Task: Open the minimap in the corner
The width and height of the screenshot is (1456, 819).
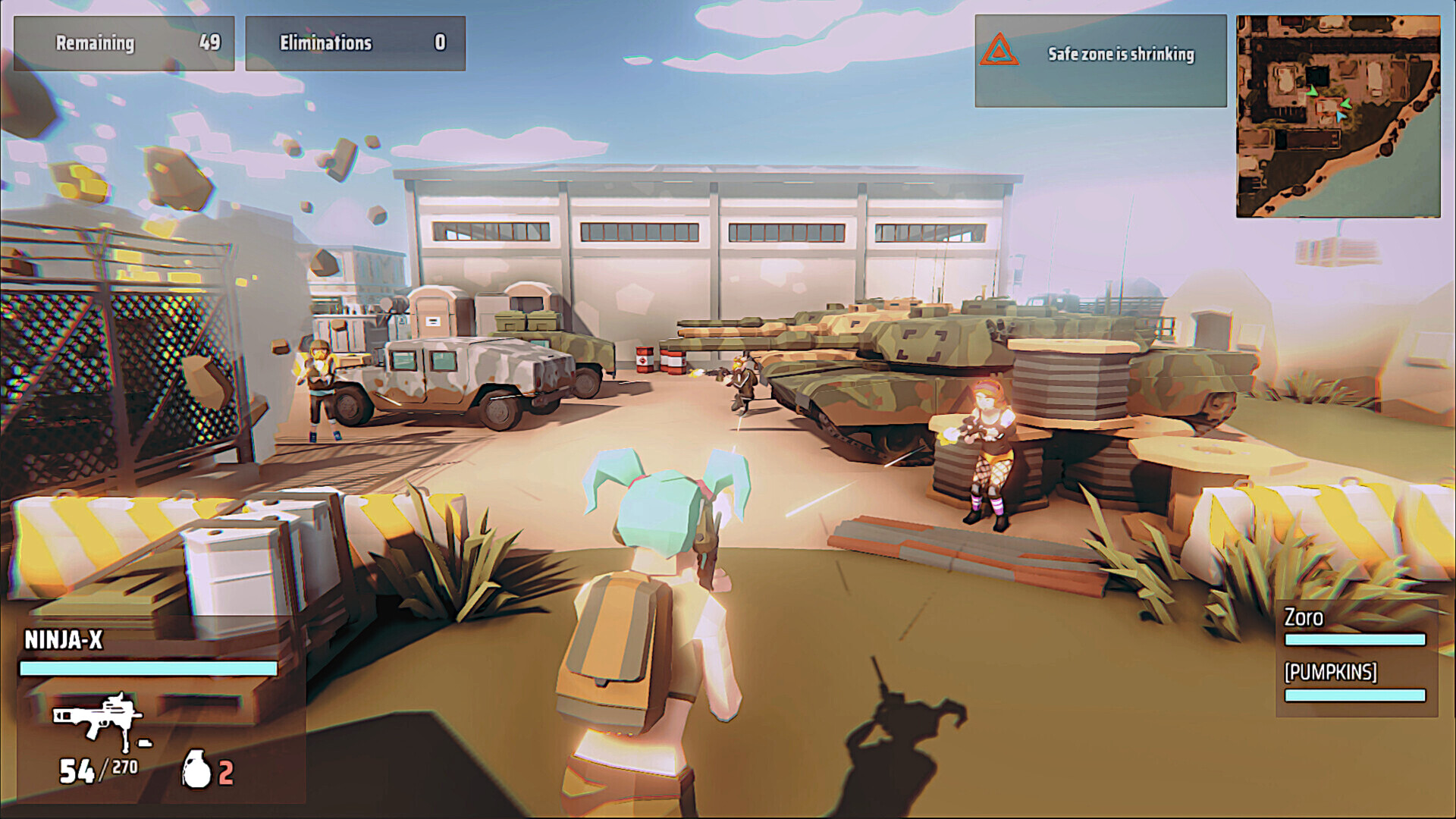Action: [1338, 117]
